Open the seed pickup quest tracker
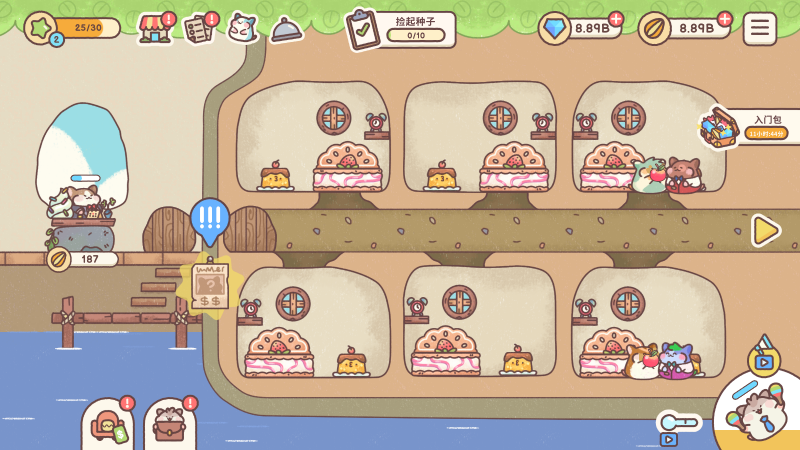The height and width of the screenshot is (450, 800). (x=400, y=29)
